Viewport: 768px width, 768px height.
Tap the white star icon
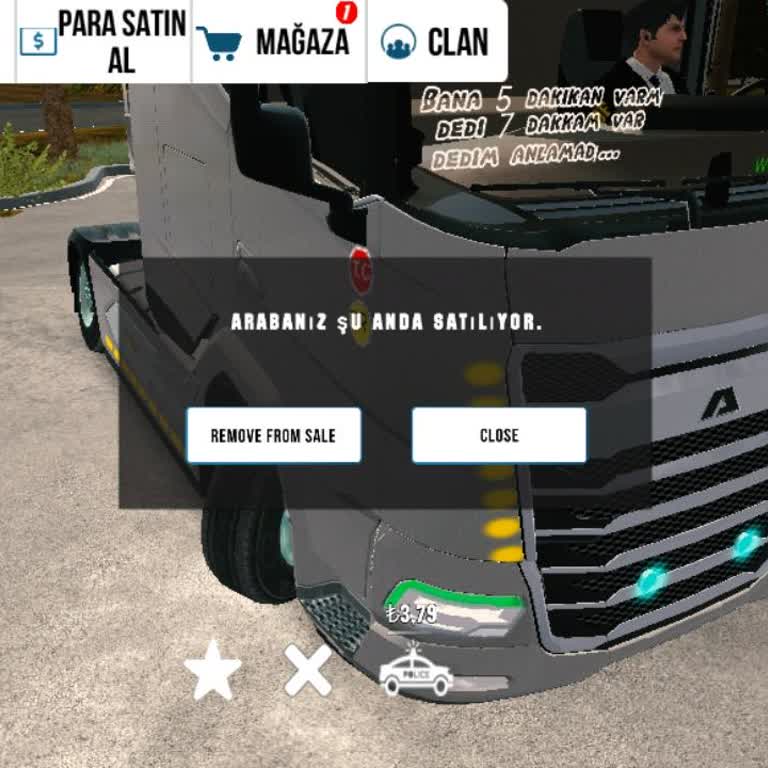(x=212, y=672)
